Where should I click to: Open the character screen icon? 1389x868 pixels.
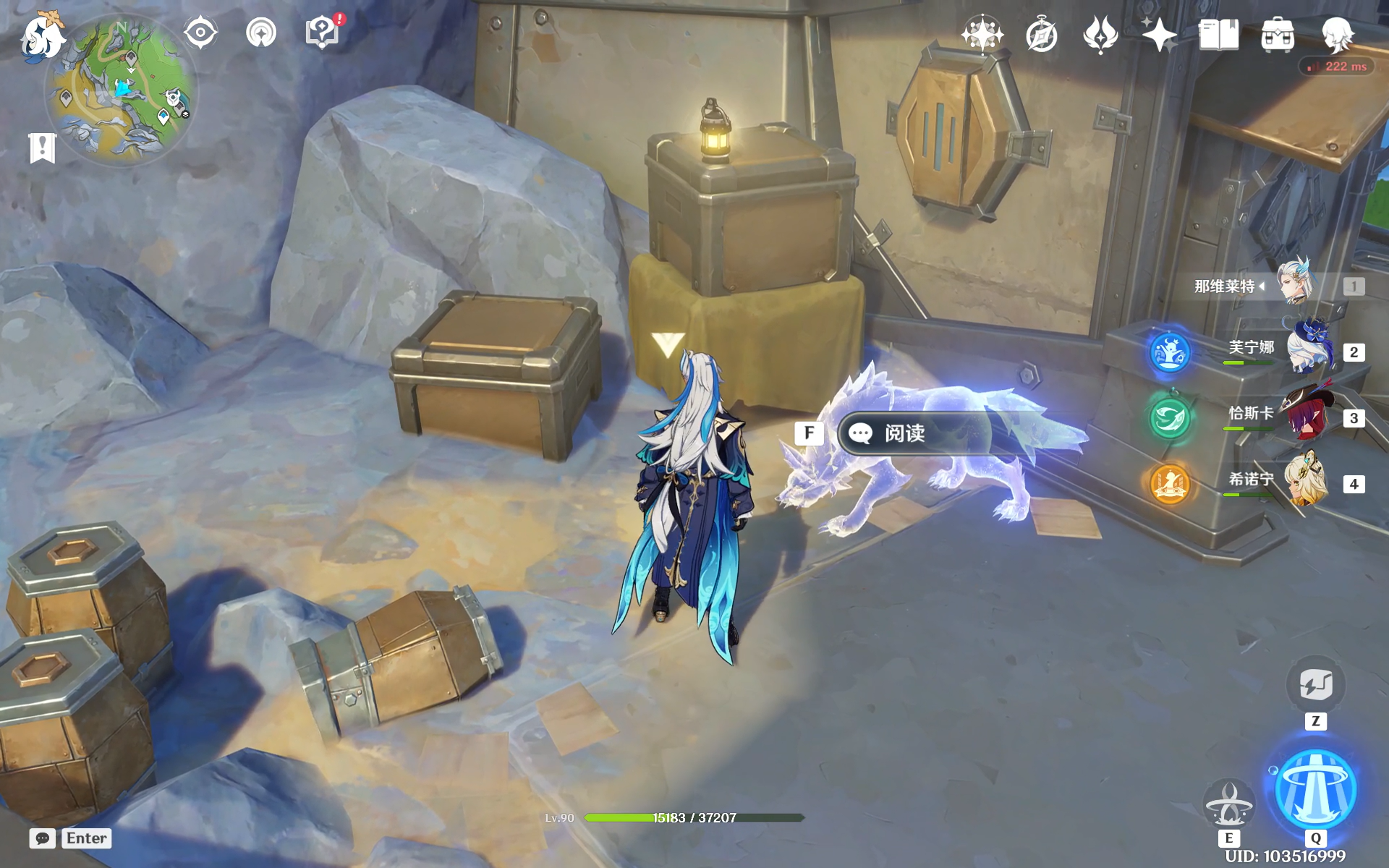pyautogui.click(x=1336, y=35)
